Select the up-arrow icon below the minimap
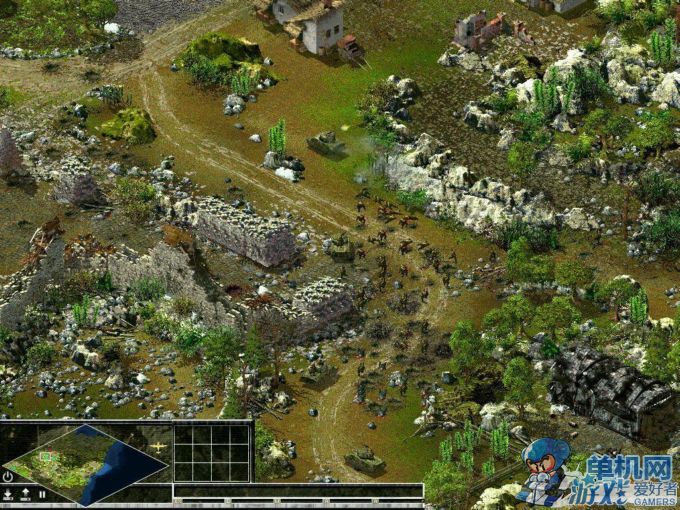This screenshot has height=510, width=680. pos(25,494)
